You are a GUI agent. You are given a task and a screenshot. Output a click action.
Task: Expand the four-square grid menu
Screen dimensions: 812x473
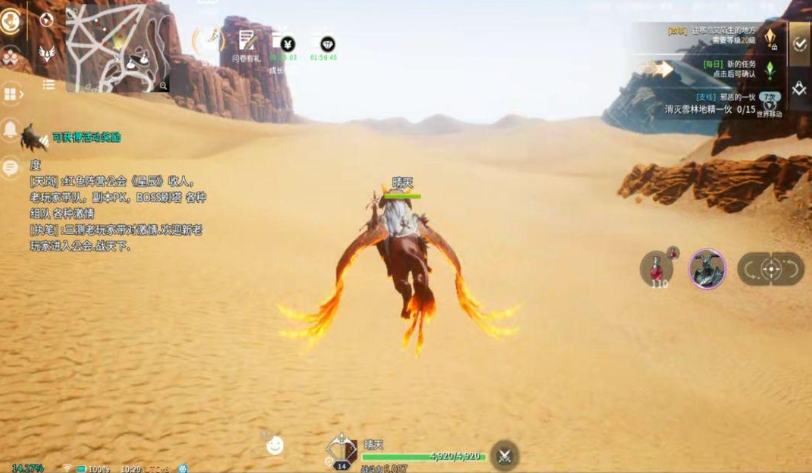pyautogui.click(x=12, y=94)
